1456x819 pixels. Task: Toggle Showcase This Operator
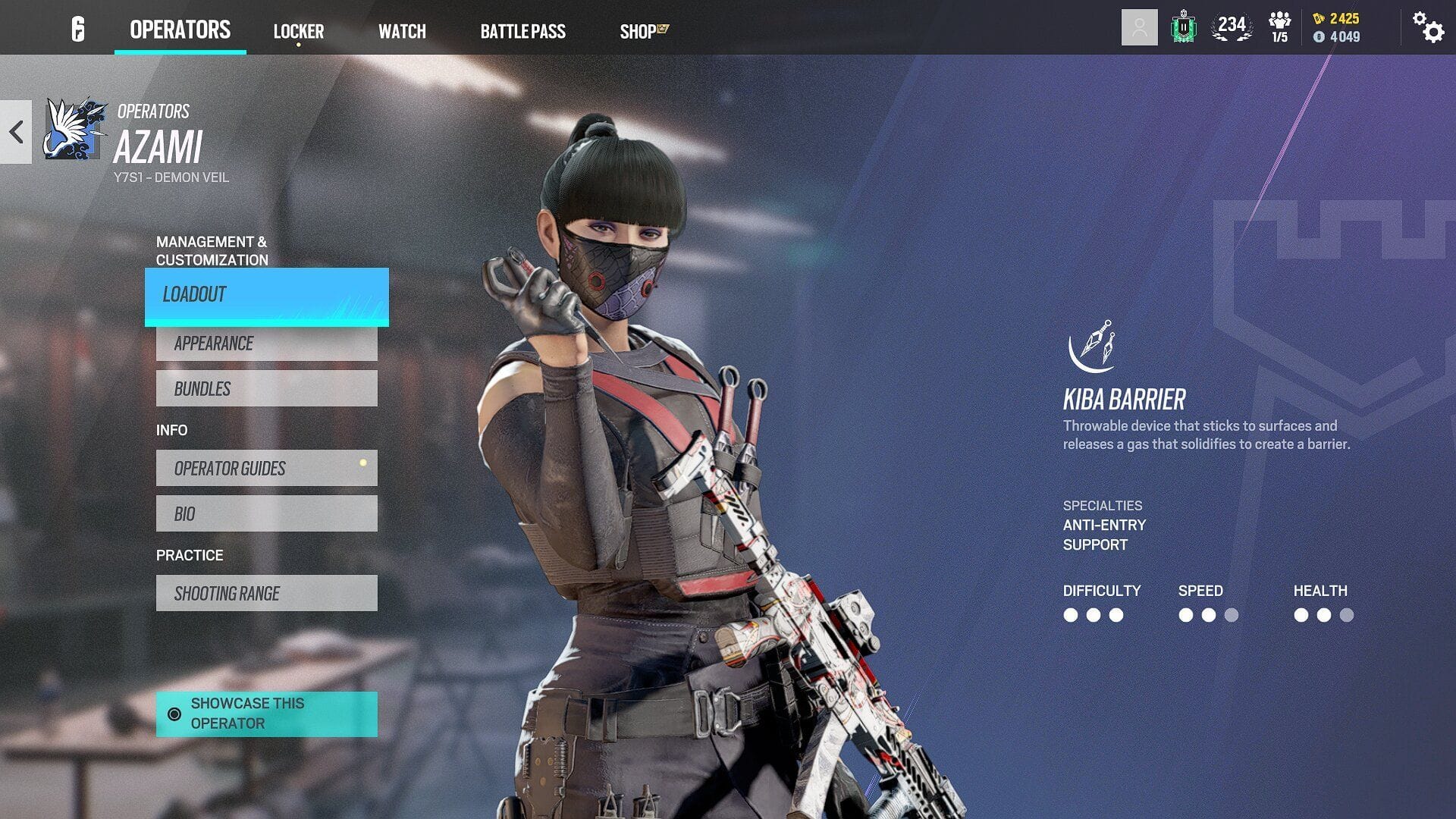[x=265, y=713]
